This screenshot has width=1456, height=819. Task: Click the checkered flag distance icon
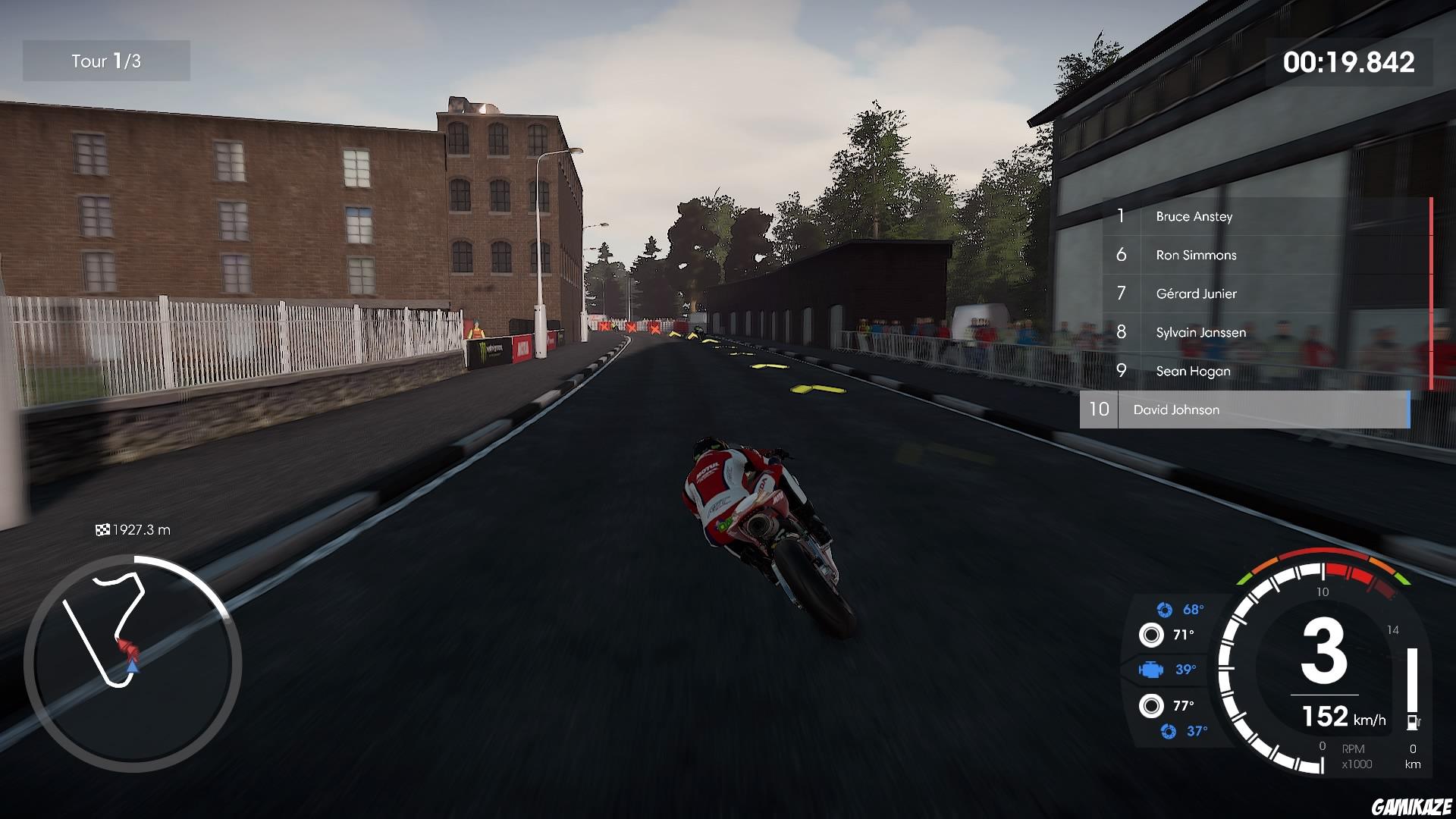pos(104,529)
